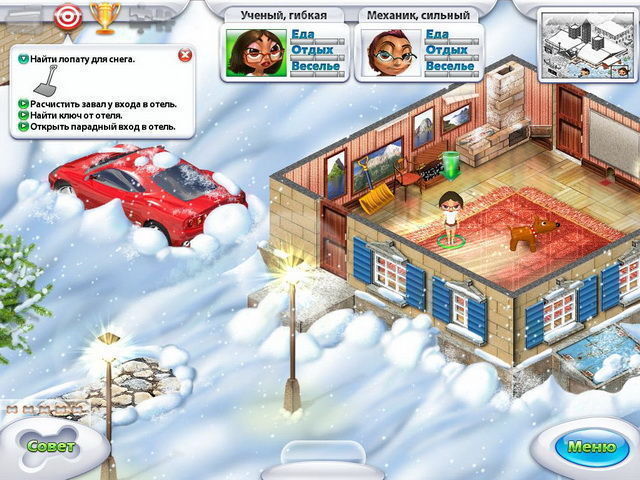The height and width of the screenshot is (480, 640).
Task: Open the red target goals icon
Action: [x=66, y=15]
